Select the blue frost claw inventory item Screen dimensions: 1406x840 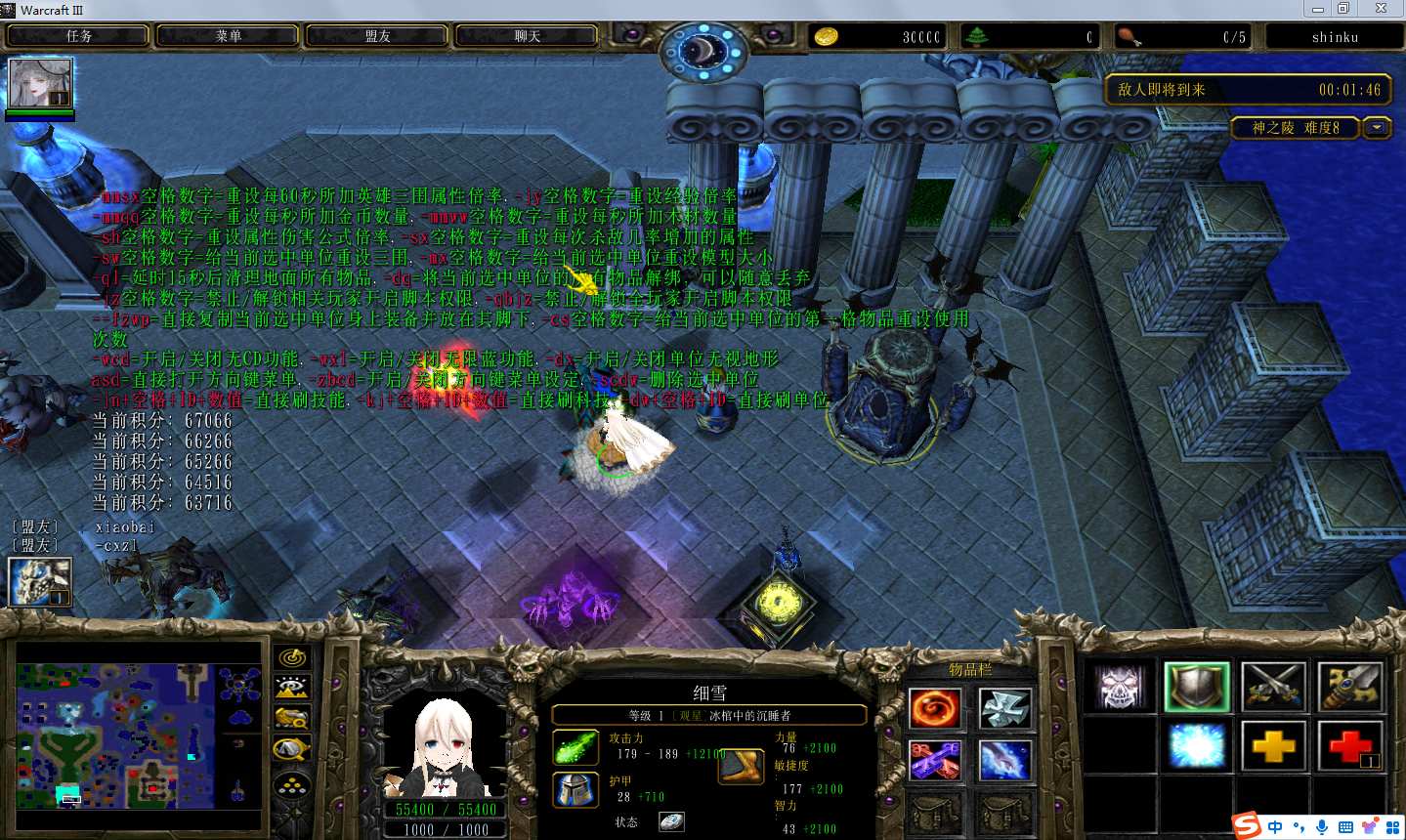click(1004, 760)
